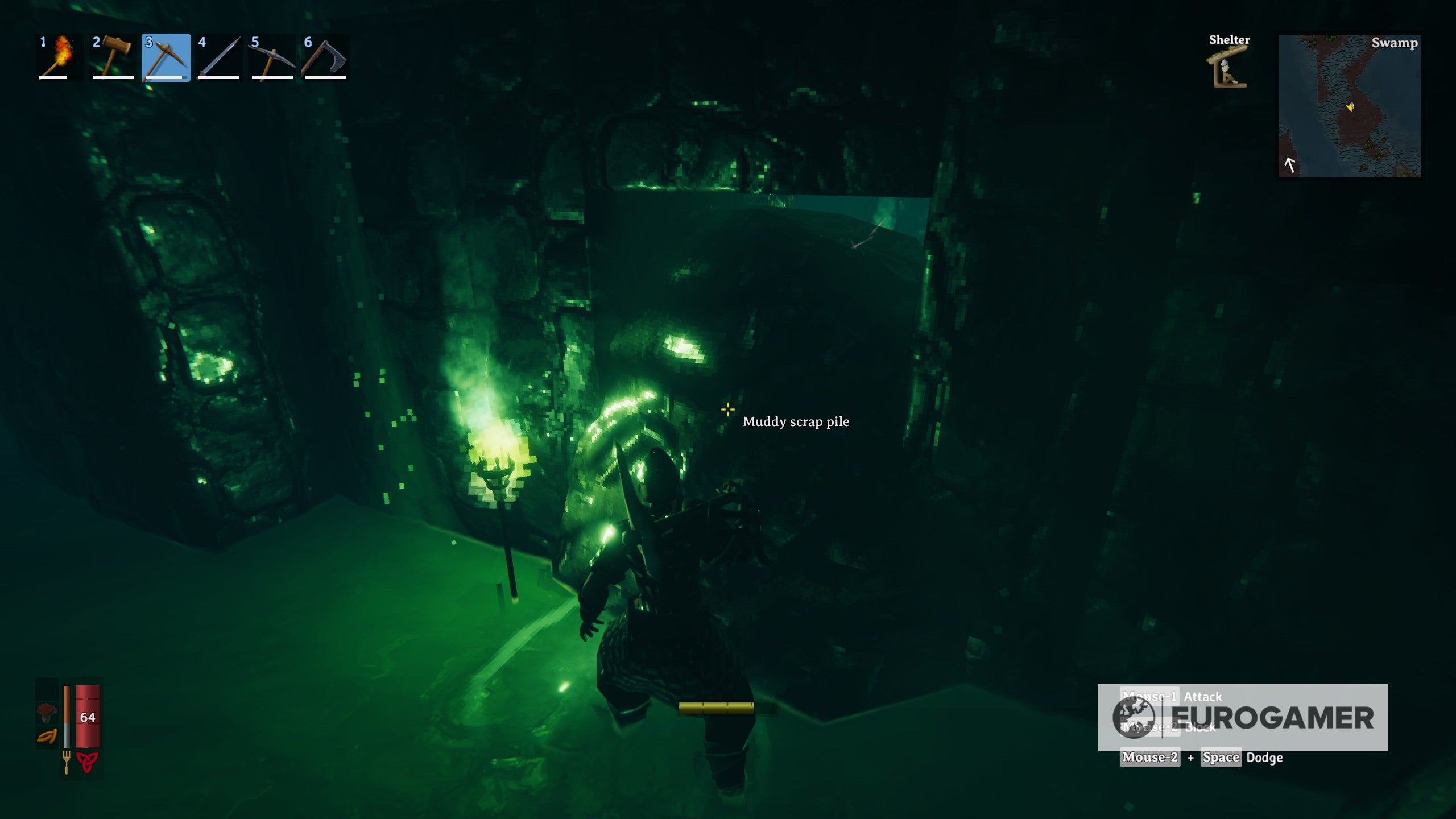Click the yellow player arrow on minimap
1456x819 pixels.
(1350, 107)
